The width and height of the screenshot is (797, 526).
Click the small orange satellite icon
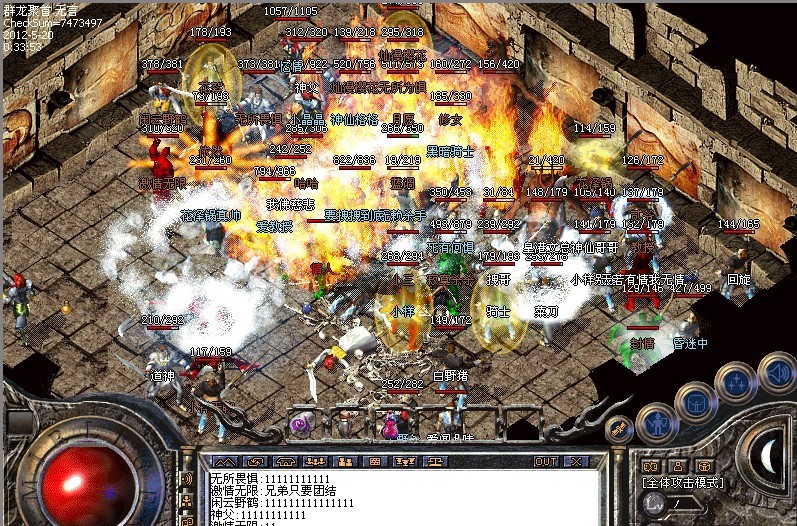(620, 428)
